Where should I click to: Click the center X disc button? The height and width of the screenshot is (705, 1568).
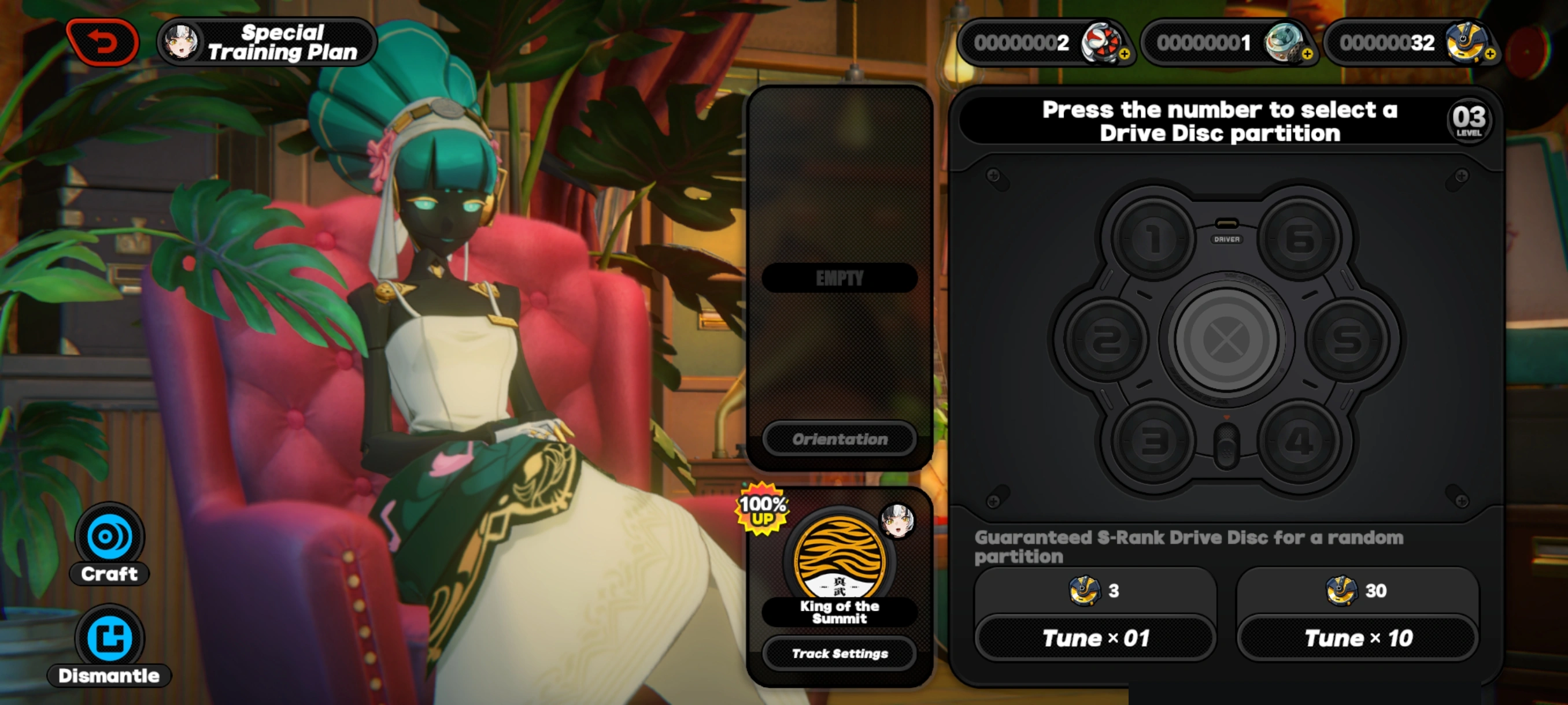tap(1226, 339)
